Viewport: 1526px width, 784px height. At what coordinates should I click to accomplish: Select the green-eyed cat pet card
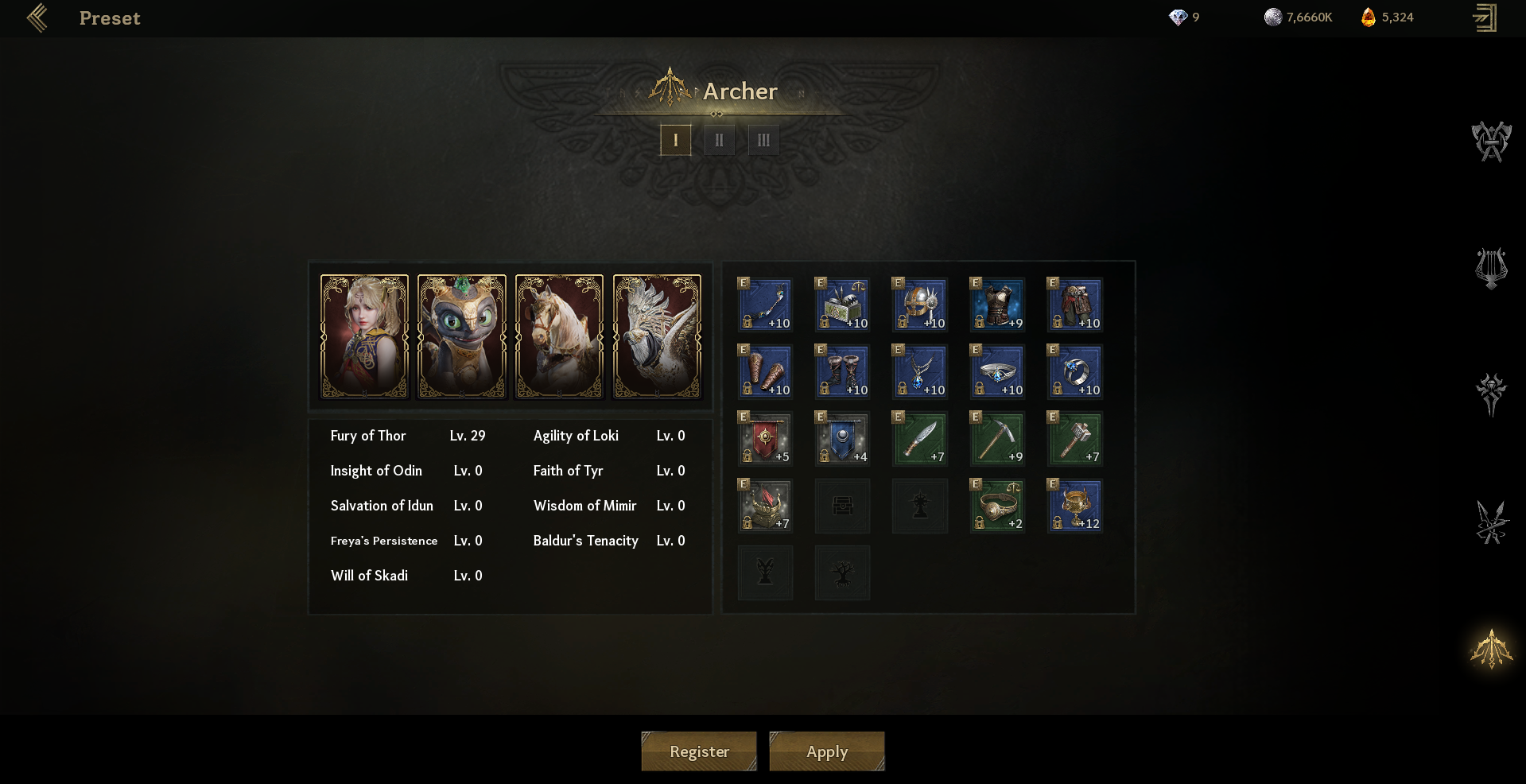pyautogui.click(x=462, y=336)
